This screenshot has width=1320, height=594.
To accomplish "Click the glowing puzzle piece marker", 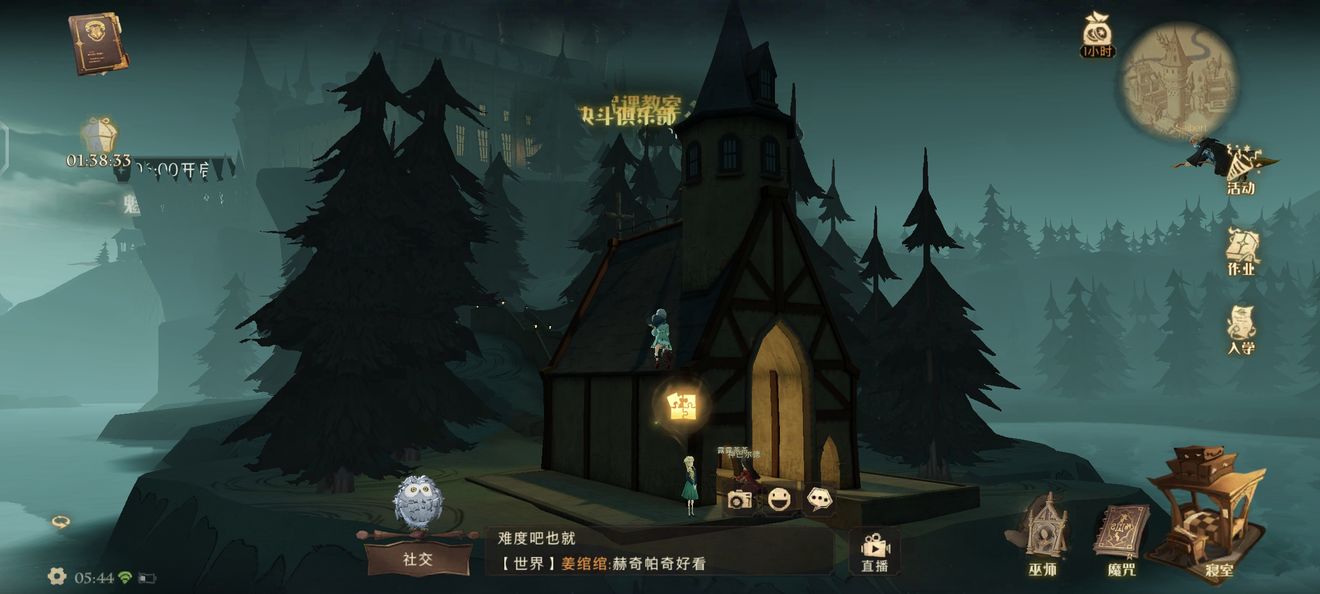I will [x=684, y=405].
